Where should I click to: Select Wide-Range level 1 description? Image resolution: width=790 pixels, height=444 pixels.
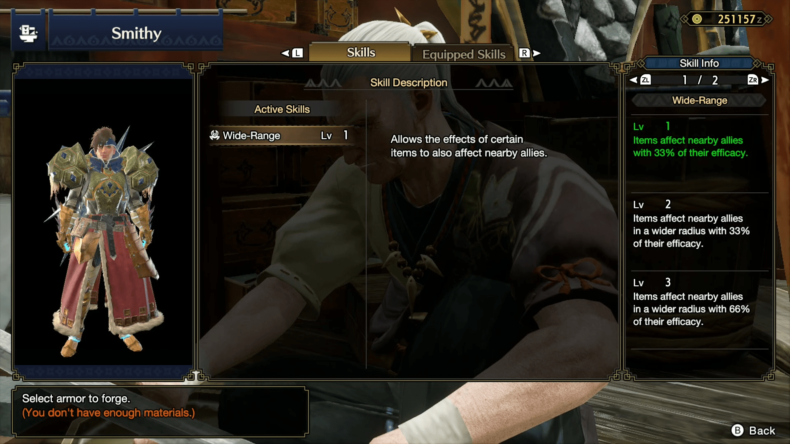click(696, 141)
